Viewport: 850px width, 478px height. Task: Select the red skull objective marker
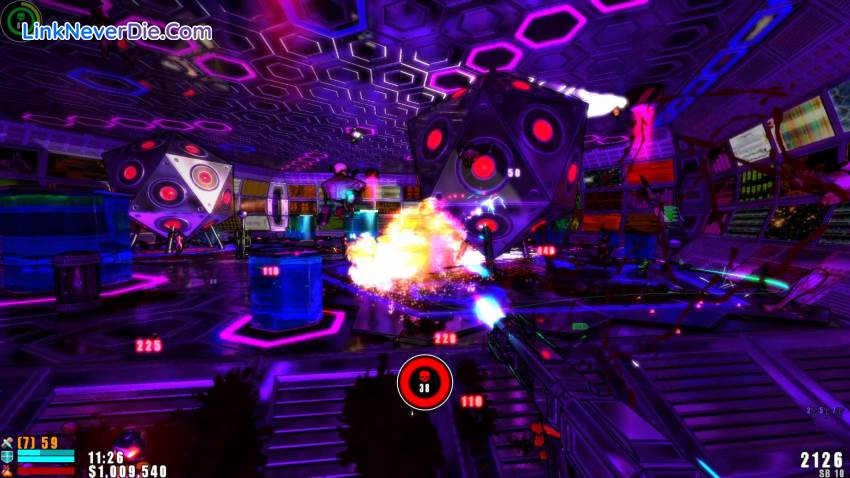point(424,381)
